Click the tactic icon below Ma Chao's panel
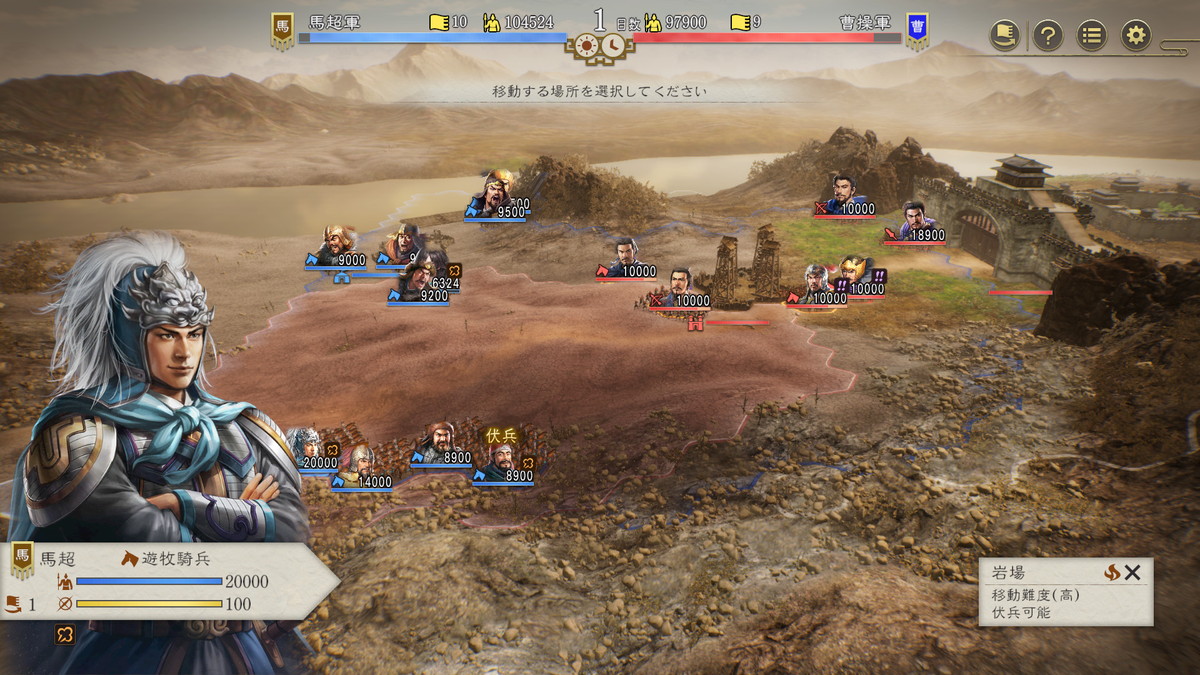 64,634
